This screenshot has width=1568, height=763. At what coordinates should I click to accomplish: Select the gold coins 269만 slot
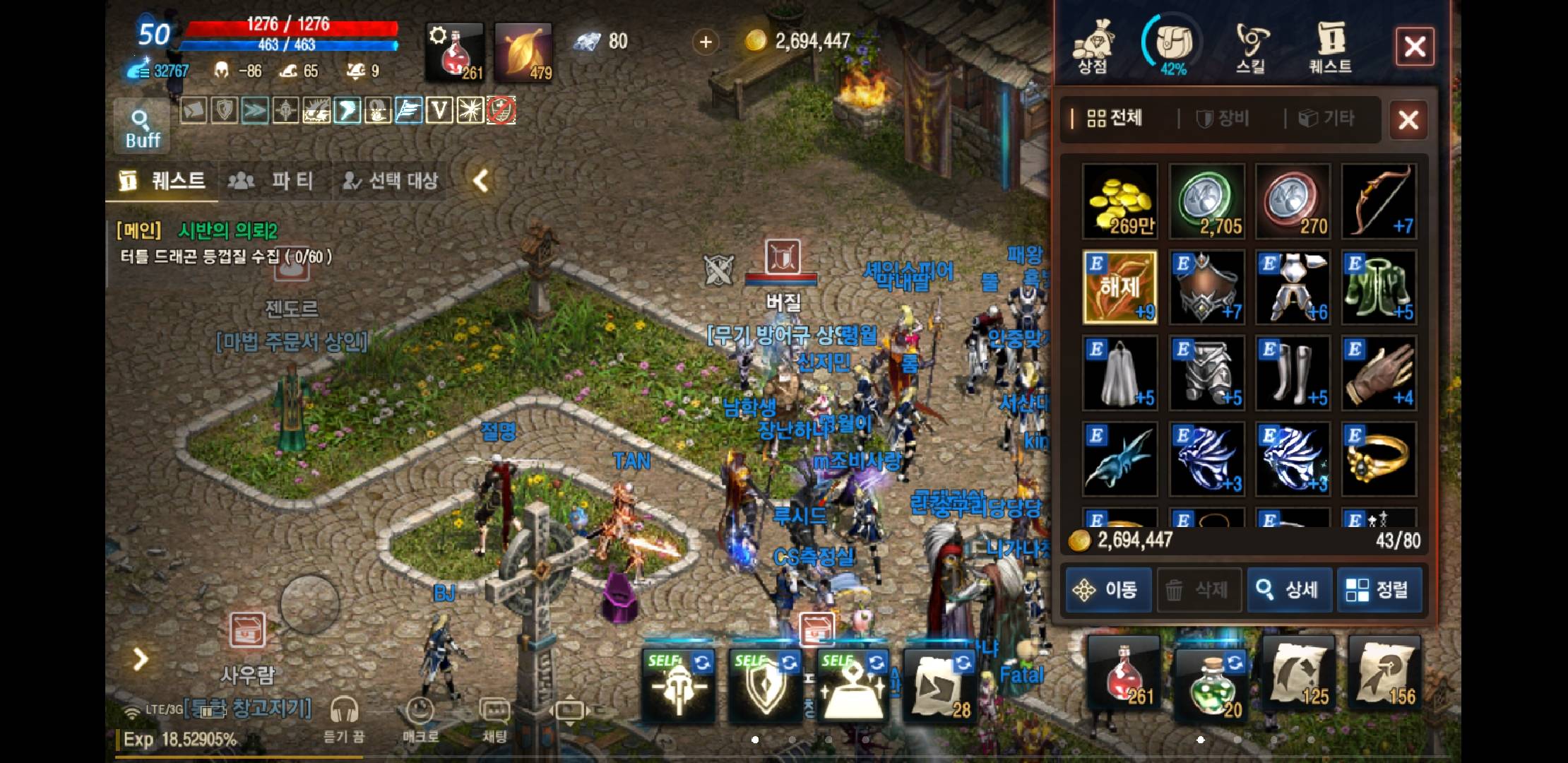1120,201
